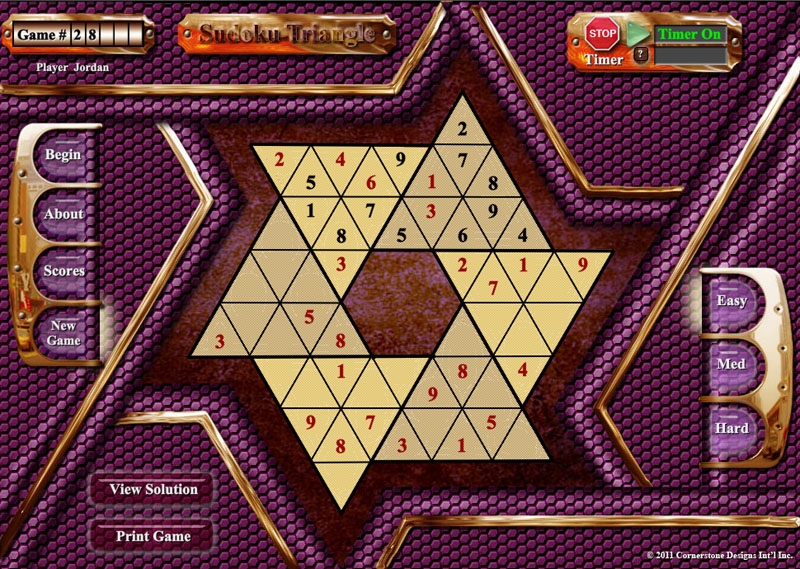Viewport: 800px width, 569px height.
Task: Start a New Game
Action: coord(64,333)
